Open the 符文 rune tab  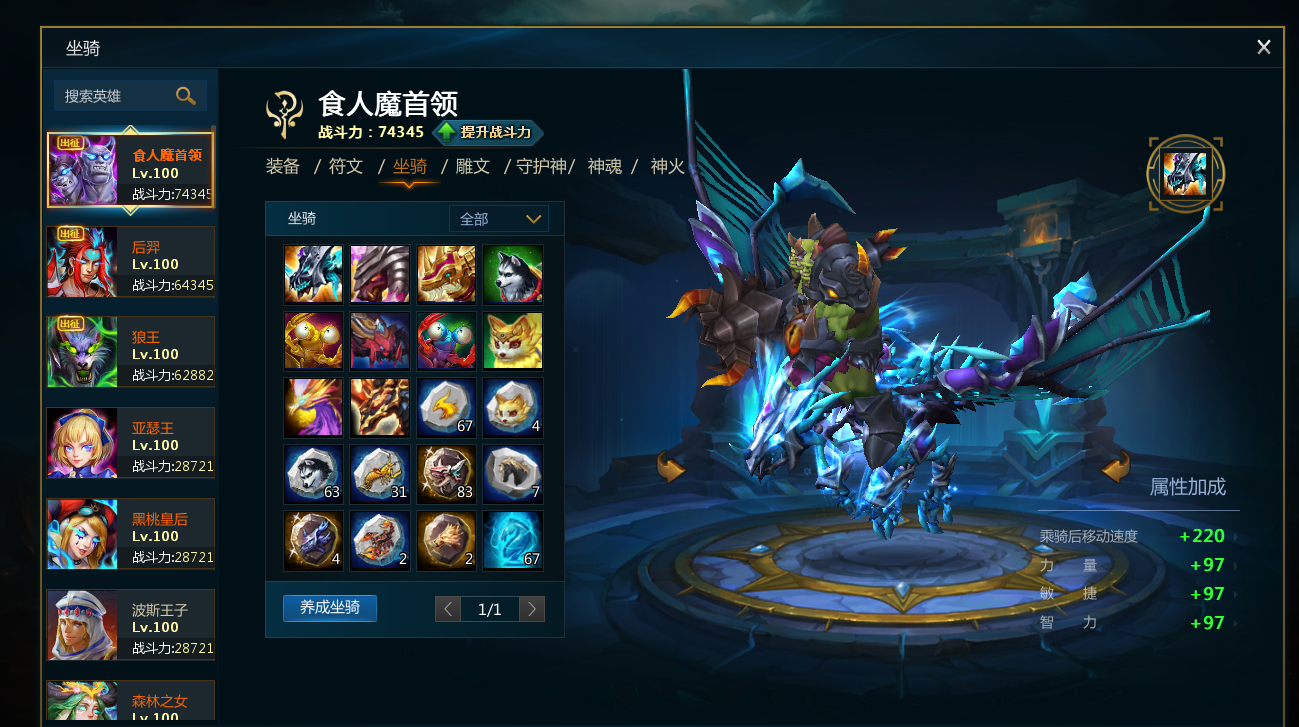click(346, 166)
